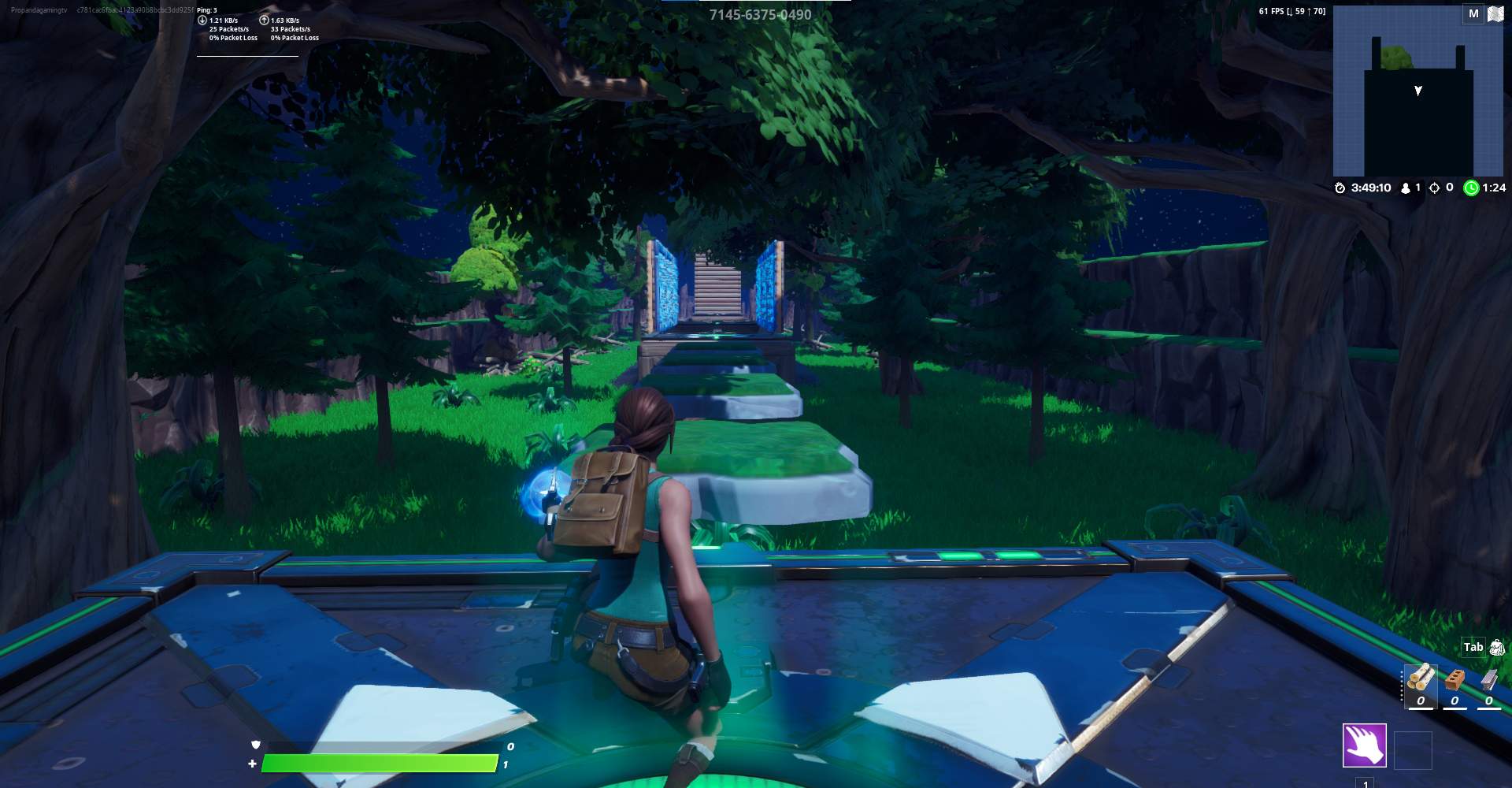Viewport: 1512px width, 788px height.
Task: Open the map using the M indicator
Action: pos(1472,13)
